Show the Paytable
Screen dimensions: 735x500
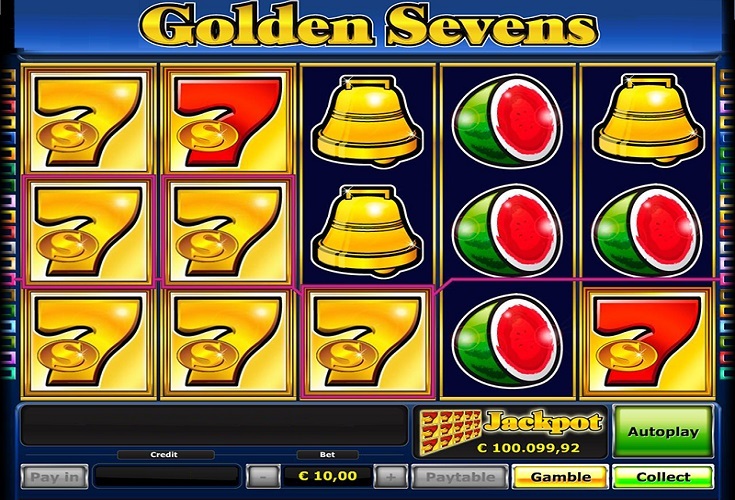[x=459, y=477]
